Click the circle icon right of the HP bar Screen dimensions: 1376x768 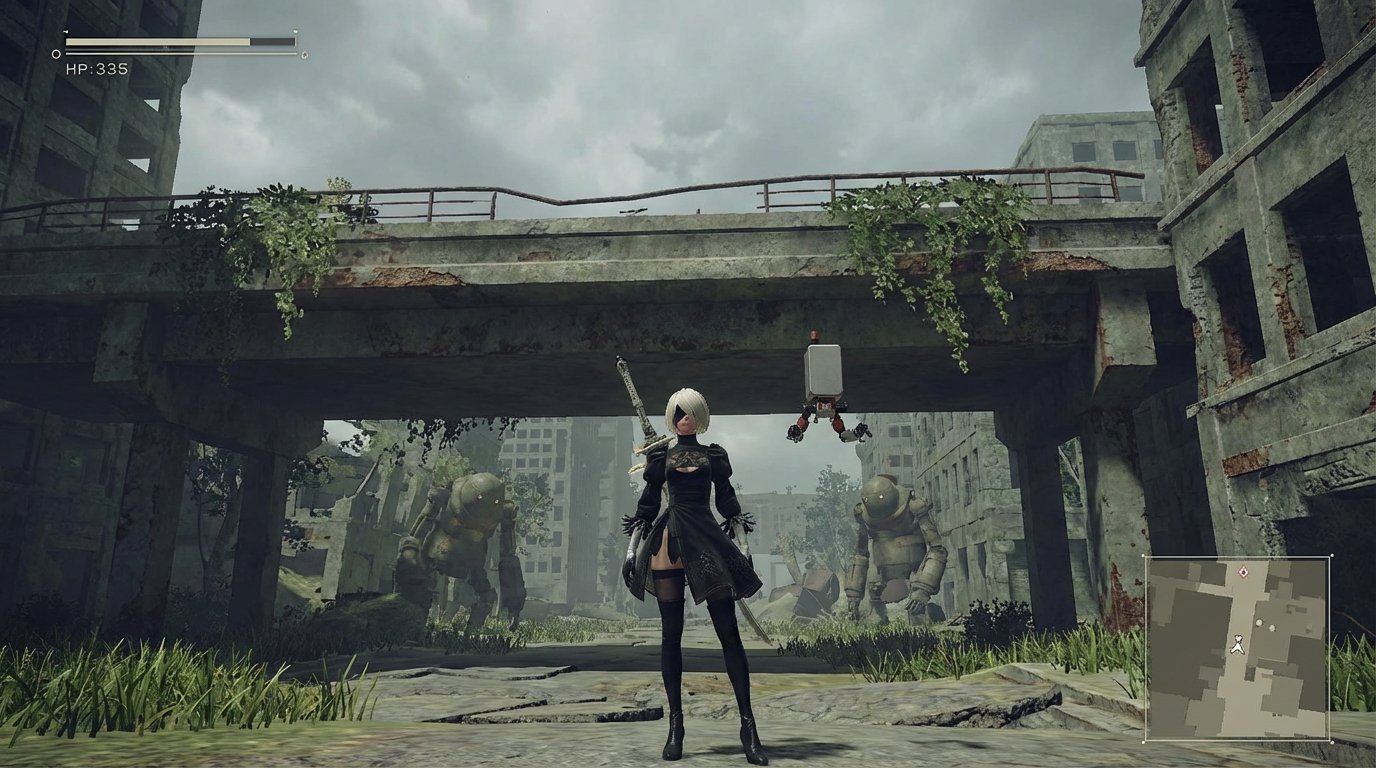304,55
